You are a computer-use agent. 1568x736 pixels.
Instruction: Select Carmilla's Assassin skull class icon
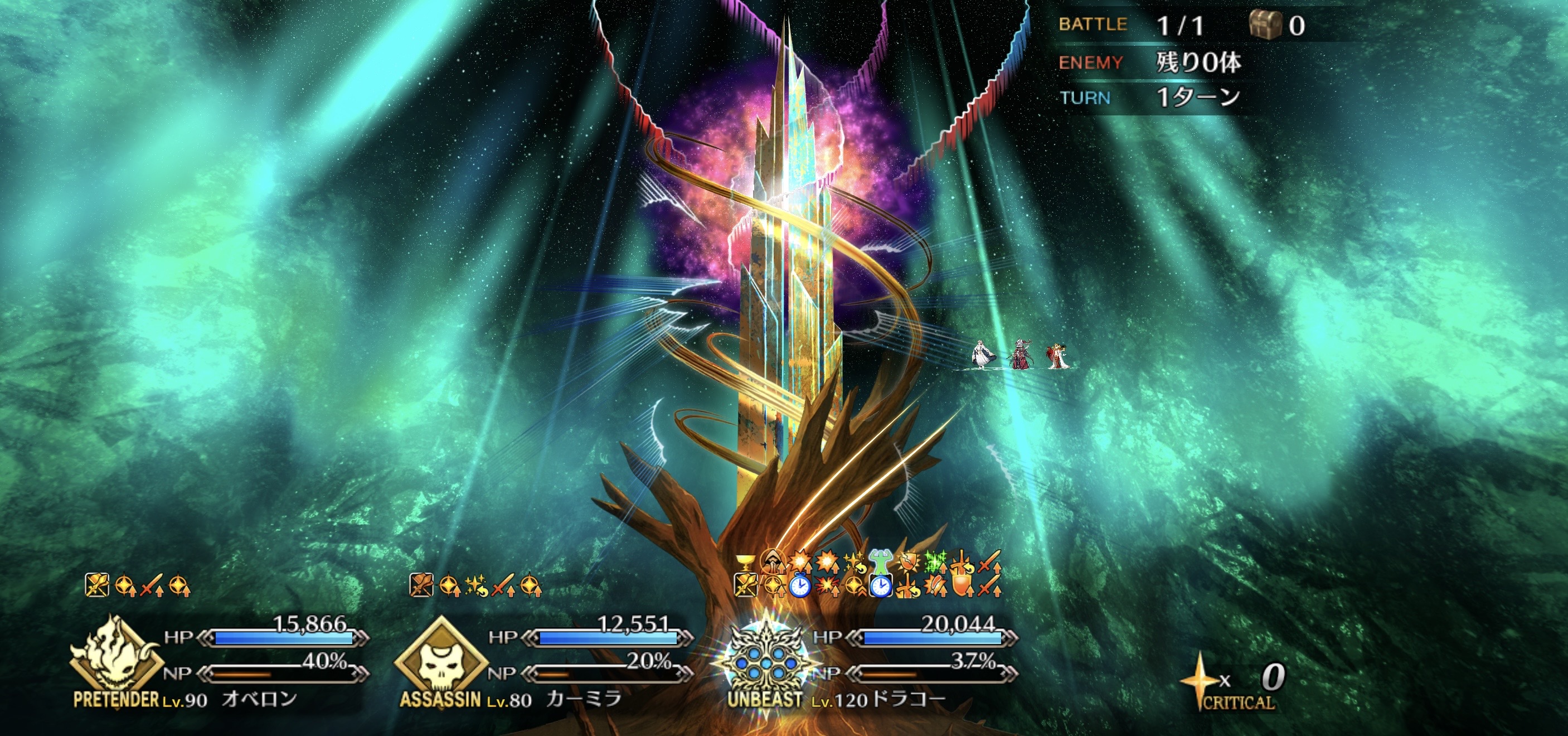440,658
